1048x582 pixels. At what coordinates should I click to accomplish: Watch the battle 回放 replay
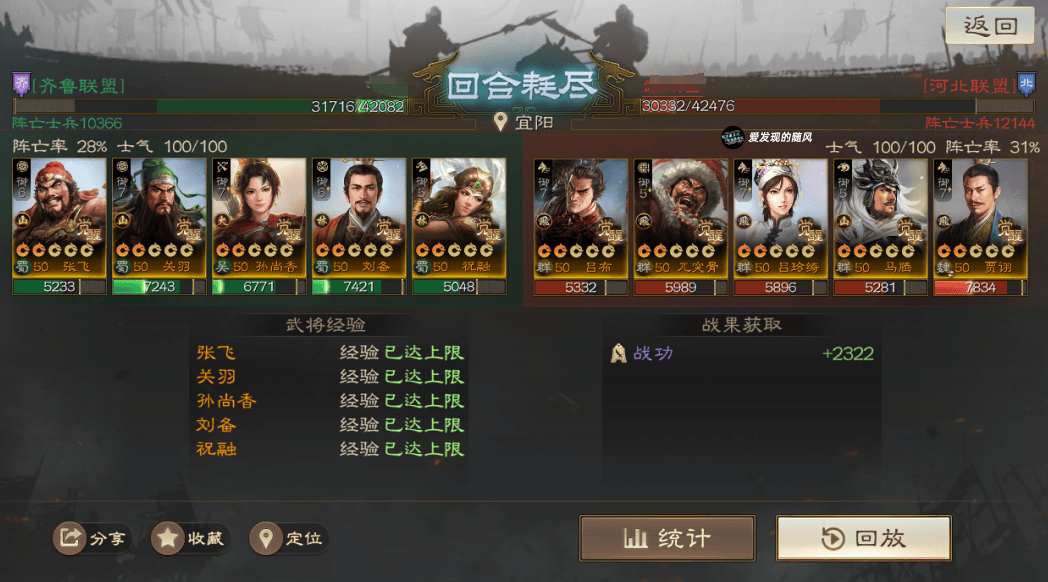pos(864,538)
